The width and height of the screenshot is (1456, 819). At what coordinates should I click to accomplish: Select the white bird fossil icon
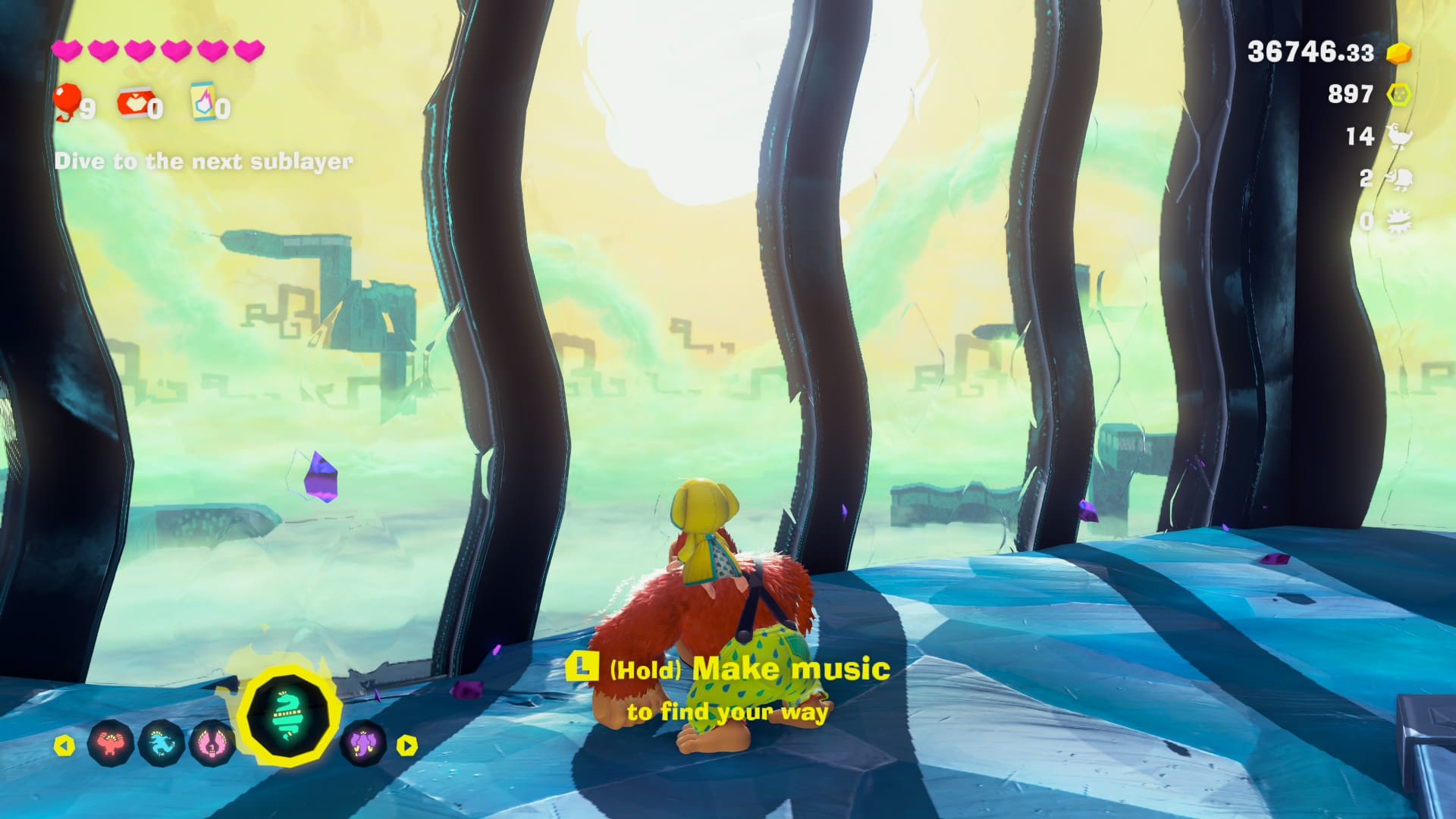coord(1398,136)
